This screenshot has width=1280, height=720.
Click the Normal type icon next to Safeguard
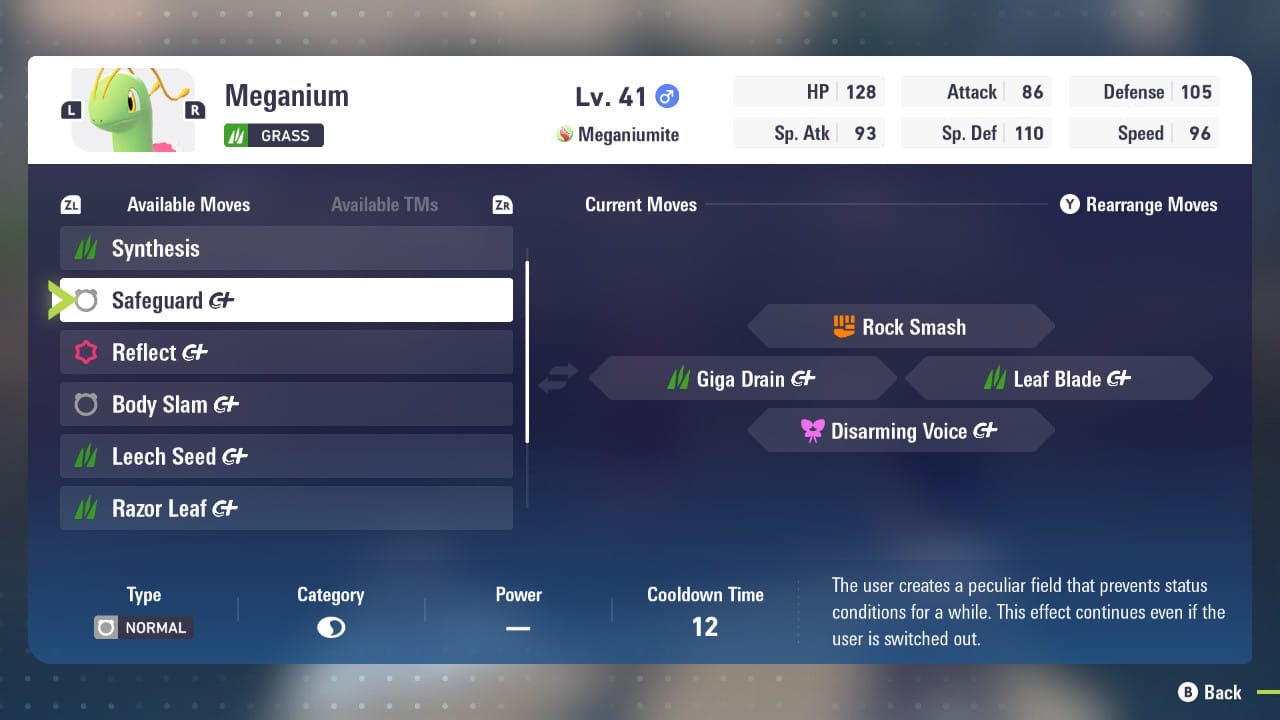click(x=85, y=300)
